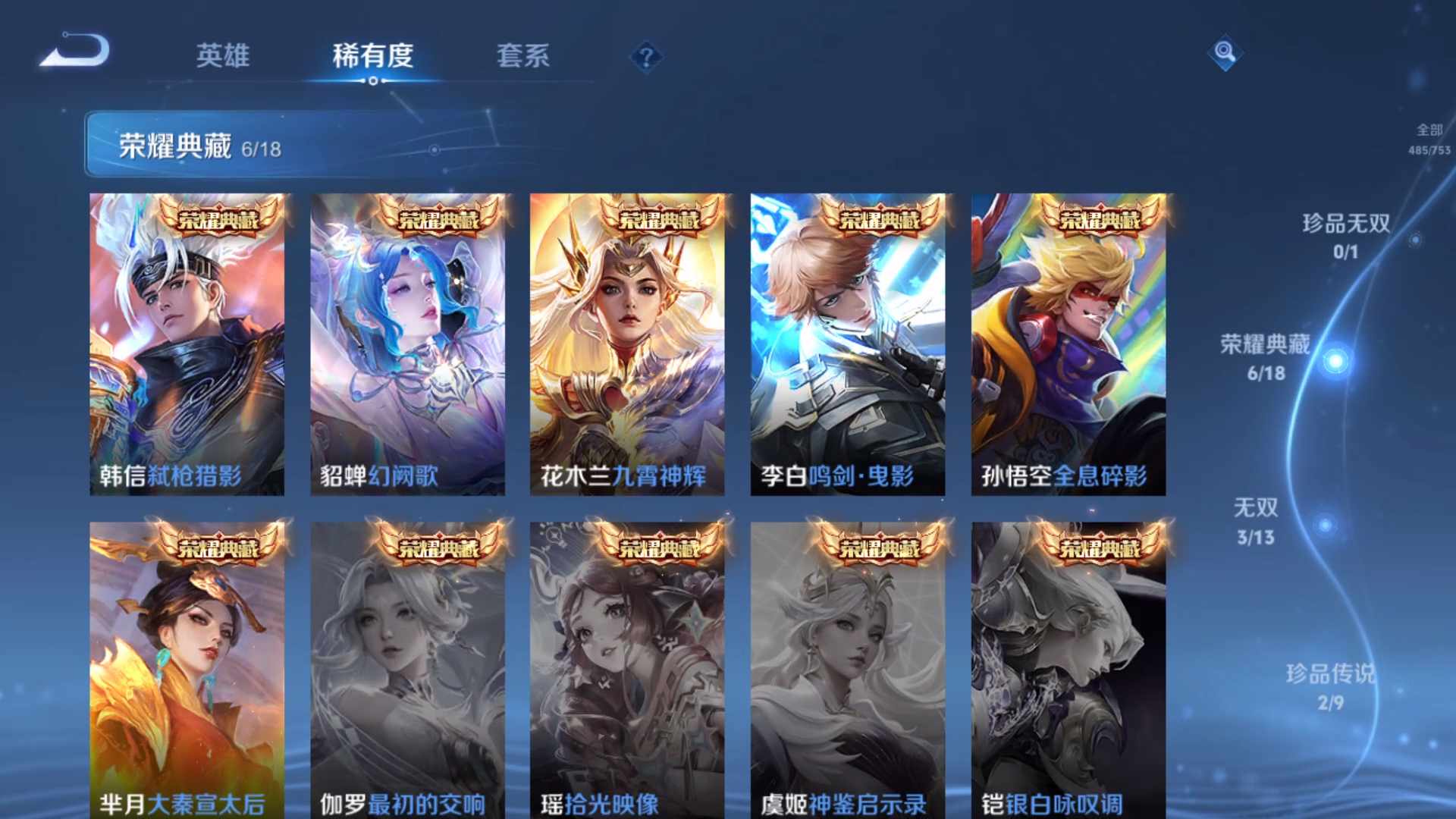Screen dimensions: 1456x819
Task: Select the 稀有度 tab
Action: 372,57
